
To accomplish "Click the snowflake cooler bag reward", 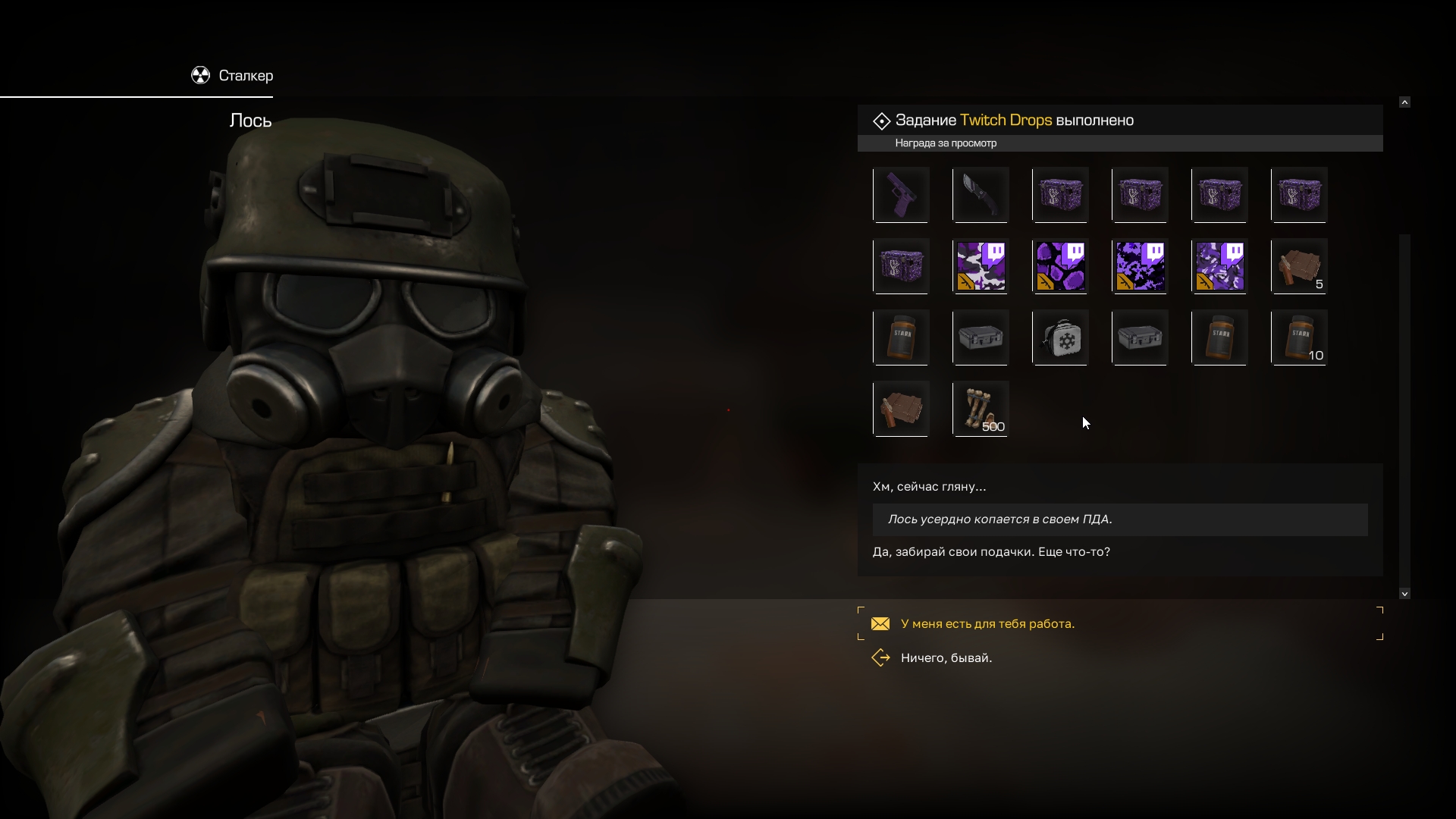I will point(1060,337).
